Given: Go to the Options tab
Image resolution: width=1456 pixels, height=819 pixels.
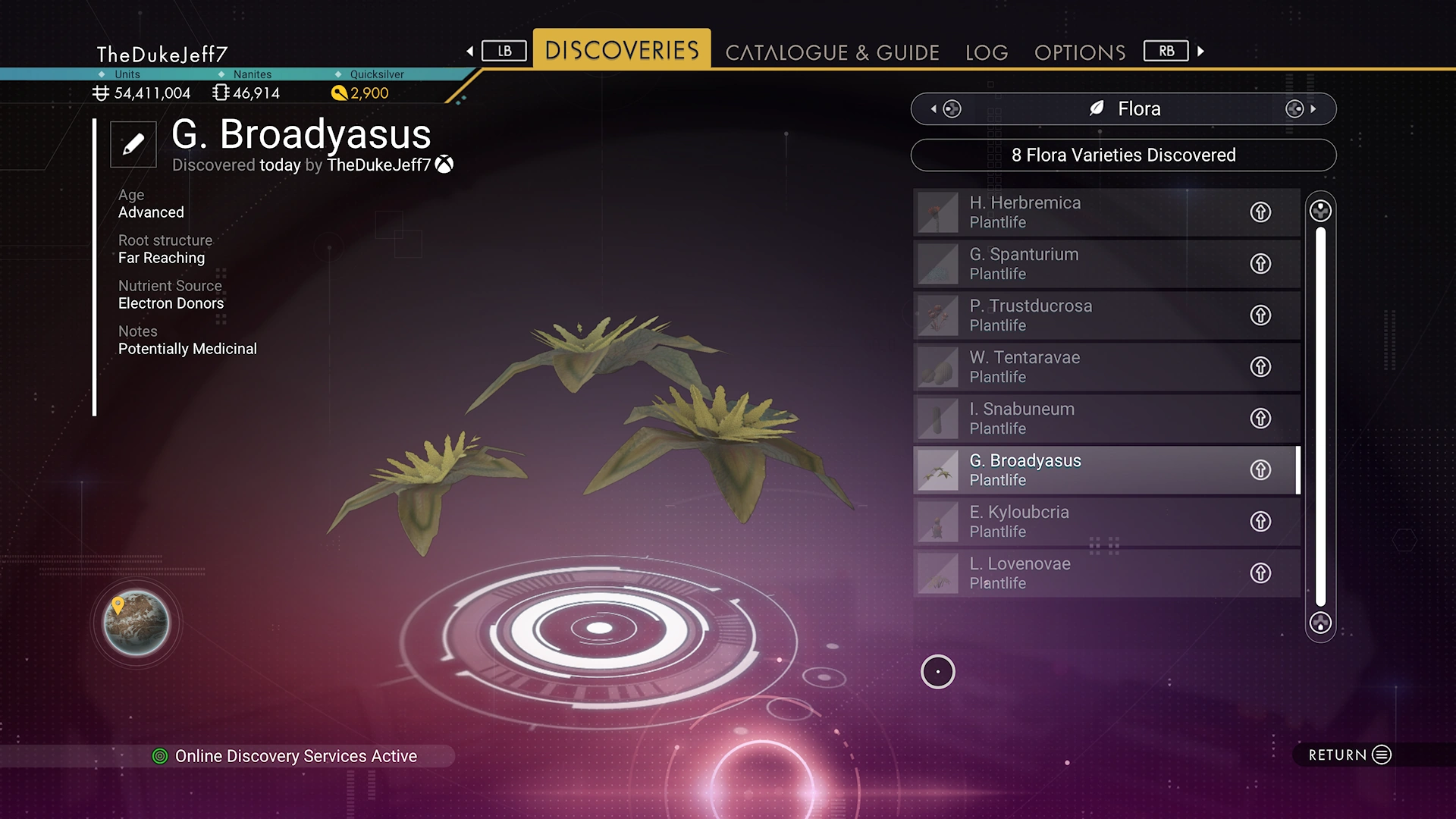Looking at the screenshot, I should click(x=1080, y=52).
